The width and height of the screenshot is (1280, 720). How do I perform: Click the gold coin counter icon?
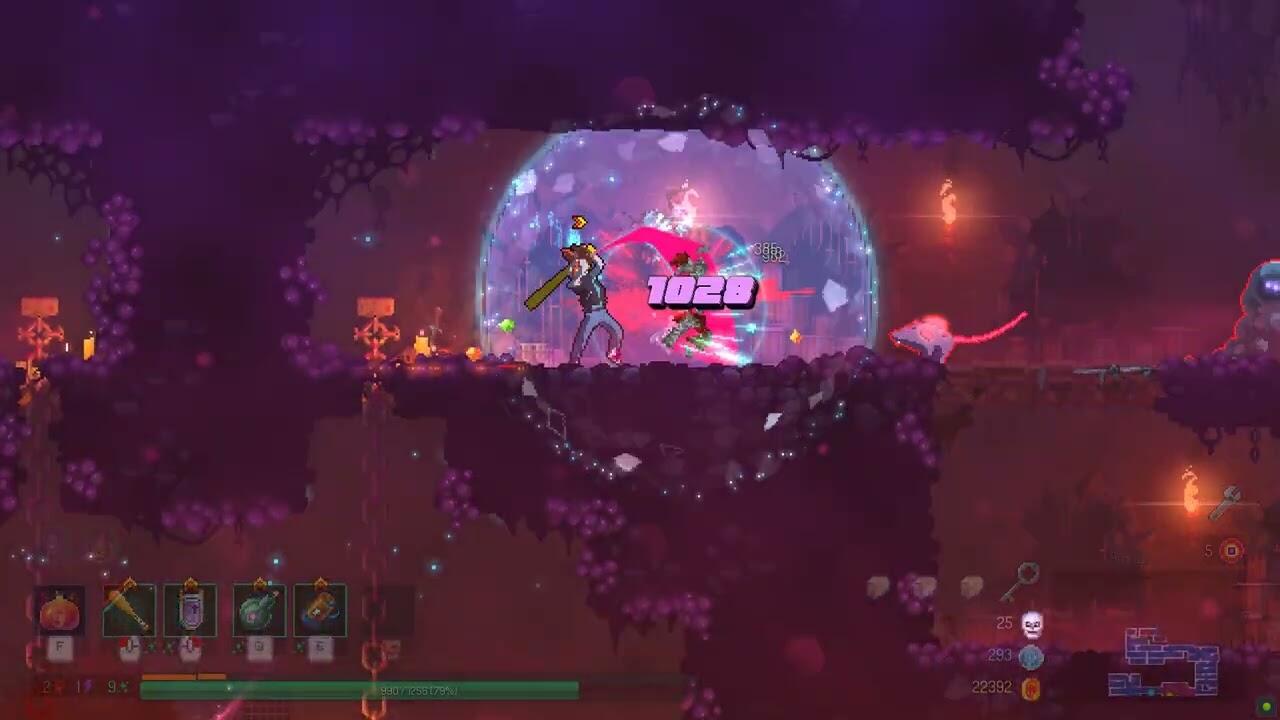coord(1031,688)
